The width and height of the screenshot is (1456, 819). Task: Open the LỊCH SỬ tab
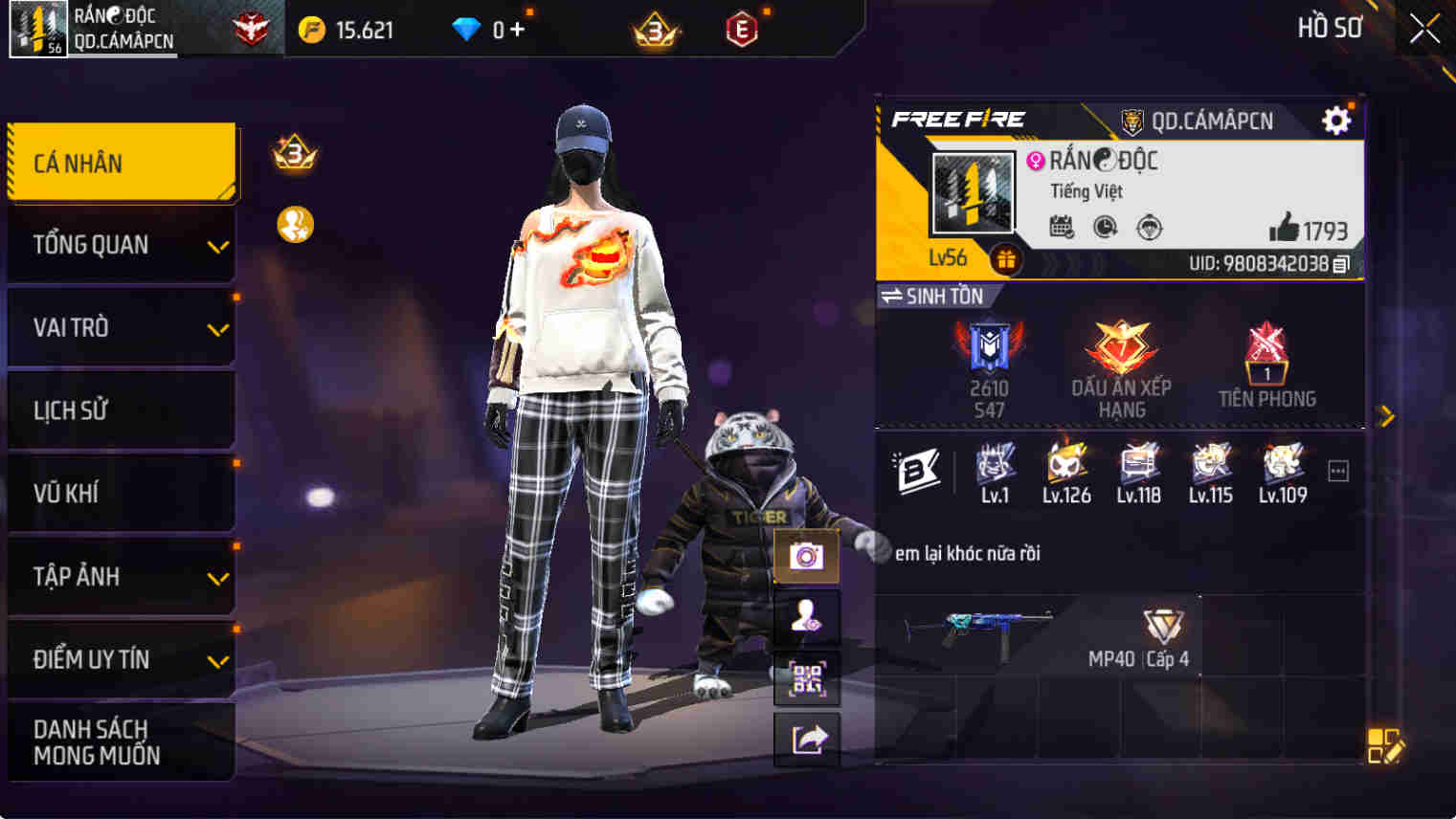tap(122, 409)
